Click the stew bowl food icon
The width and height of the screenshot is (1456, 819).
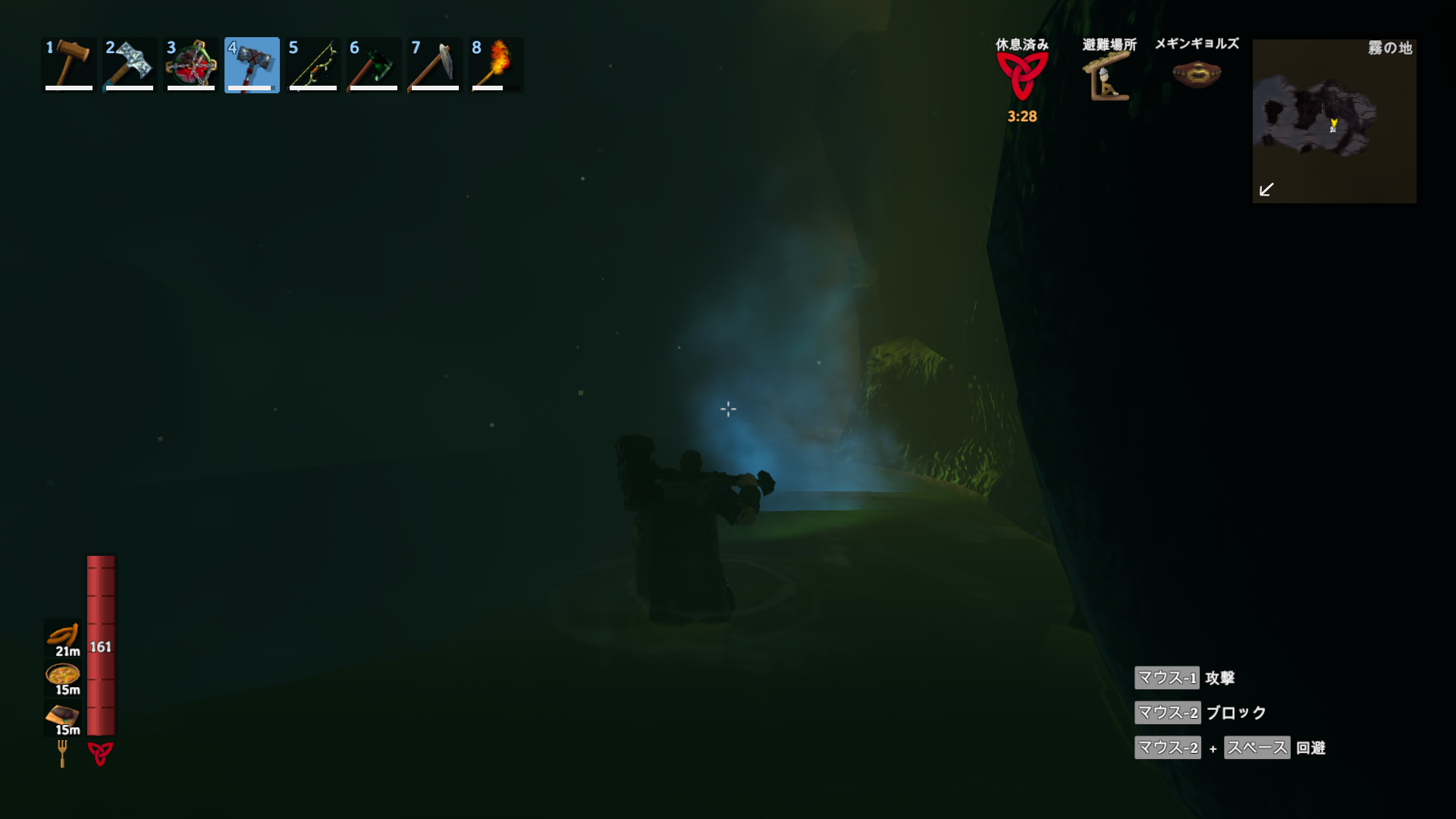tap(63, 674)
